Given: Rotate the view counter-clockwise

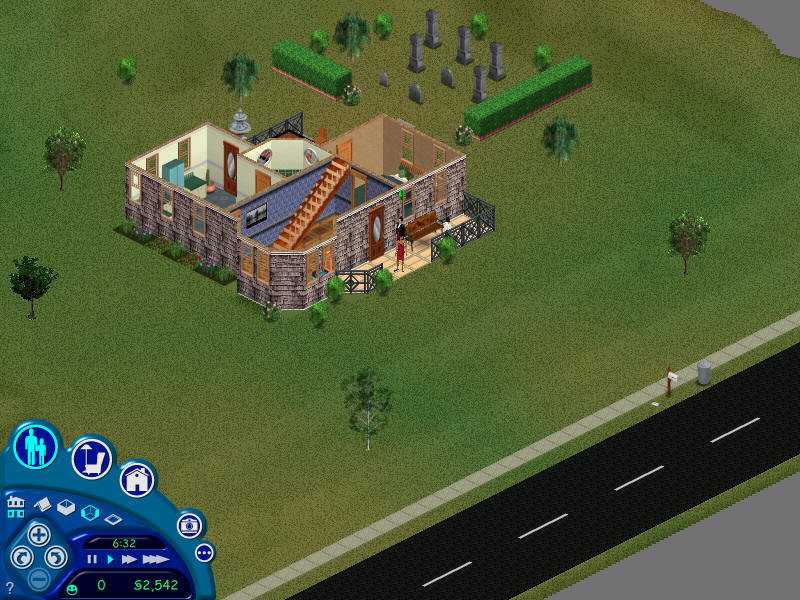Looking at the screenshot, I should point(20,557).
